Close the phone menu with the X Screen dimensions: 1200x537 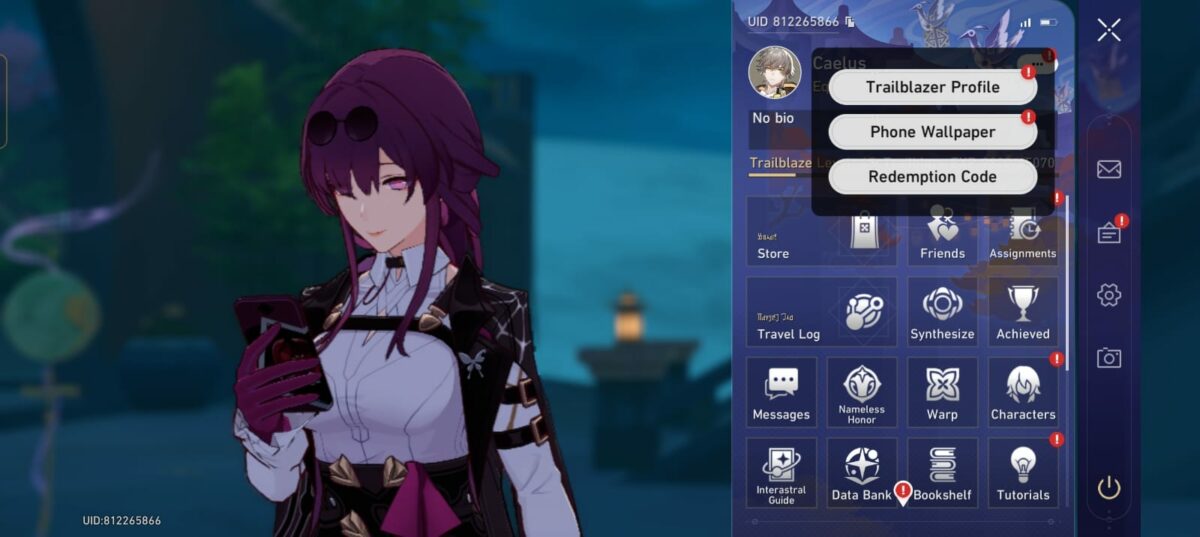(1108, 30)
